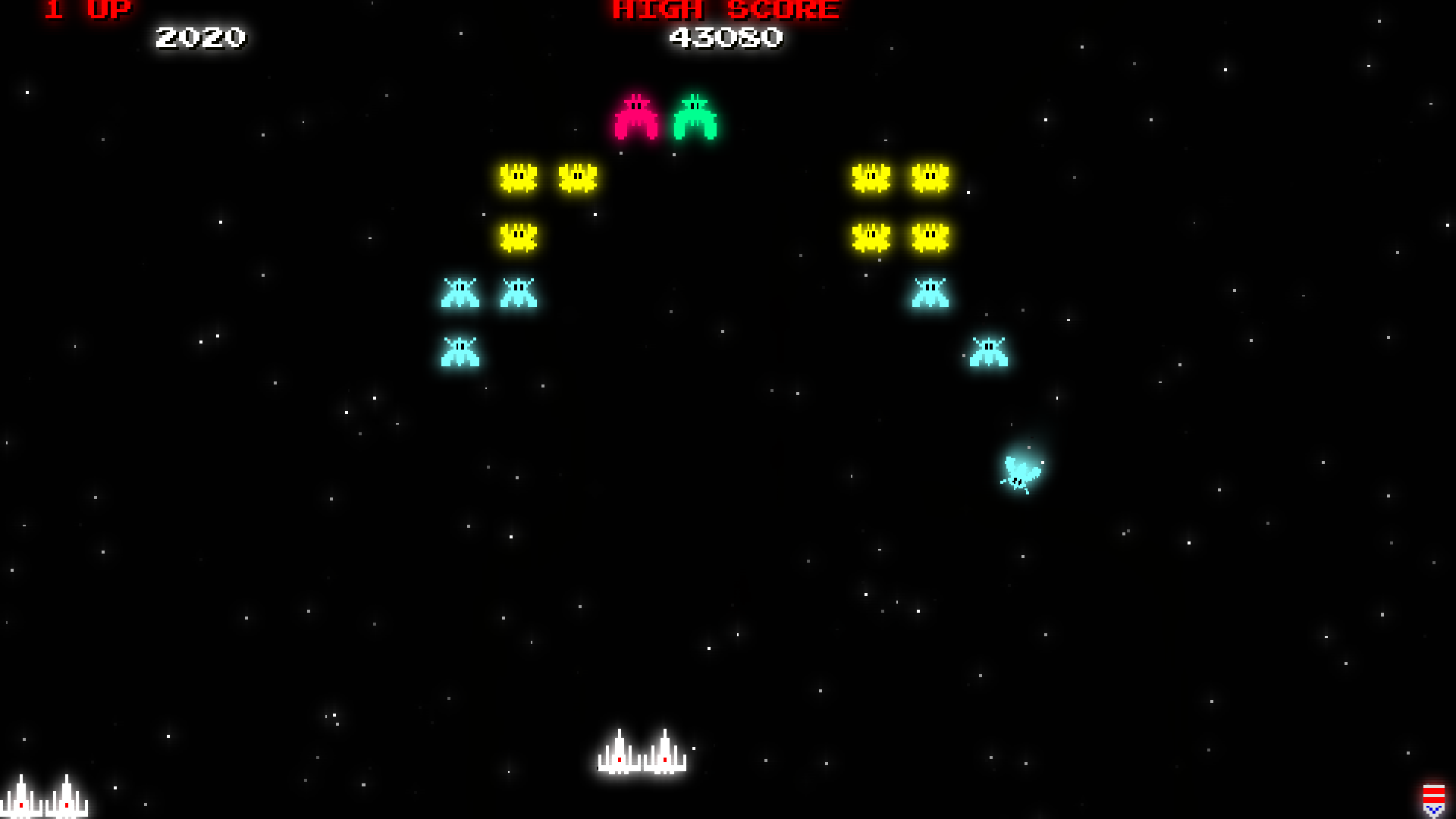1456x819 pixels.
Task: Click the lowest cyan fly enemy on the left
Action: click(459, 351)
